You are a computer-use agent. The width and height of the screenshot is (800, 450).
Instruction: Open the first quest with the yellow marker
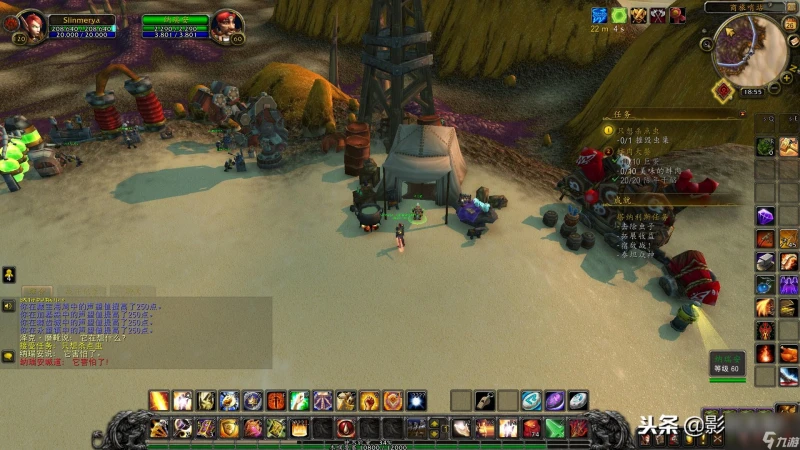[608, 132]
